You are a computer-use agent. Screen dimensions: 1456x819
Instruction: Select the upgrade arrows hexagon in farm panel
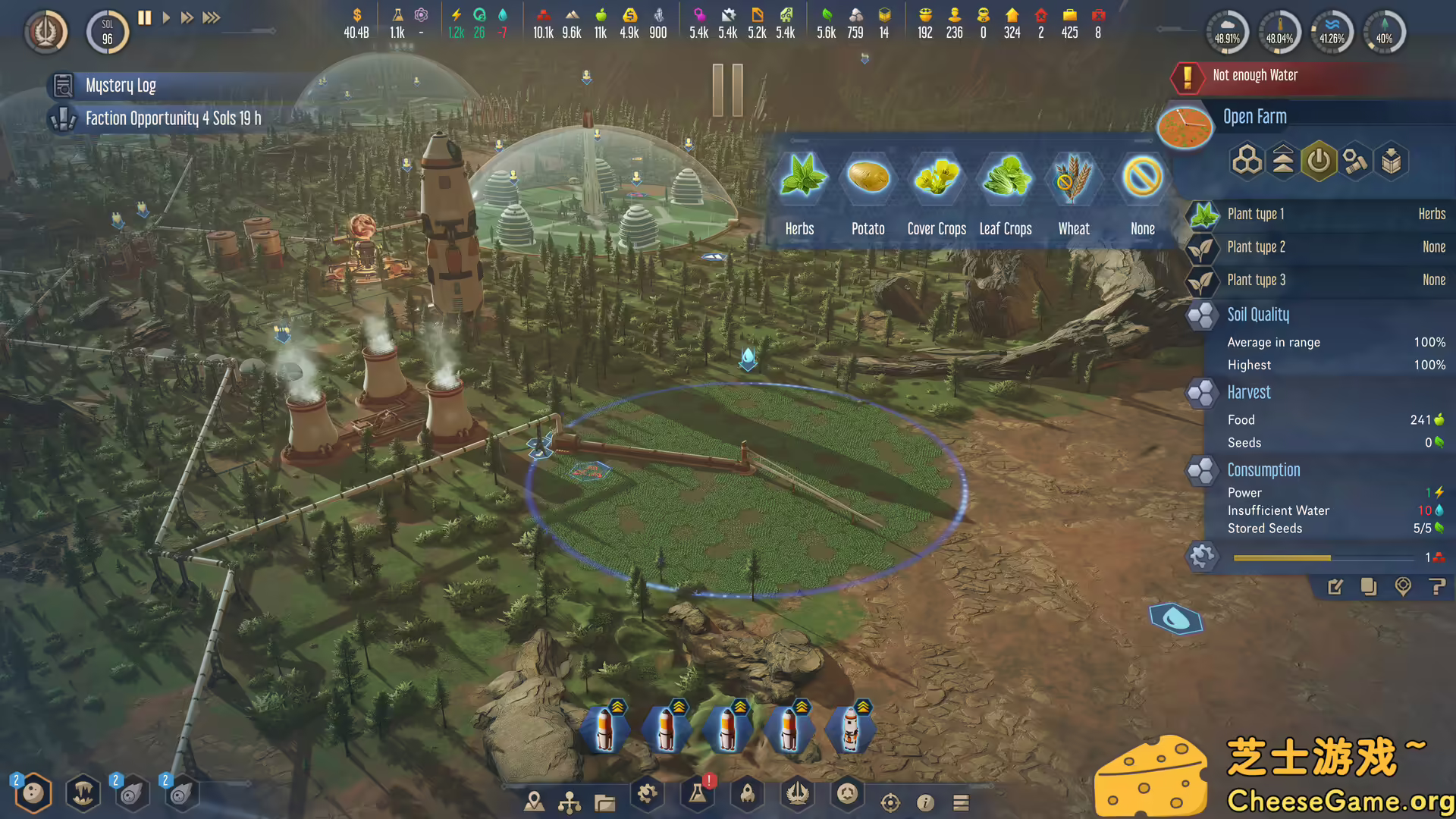pyautogui.click(x=1282, y=161)
